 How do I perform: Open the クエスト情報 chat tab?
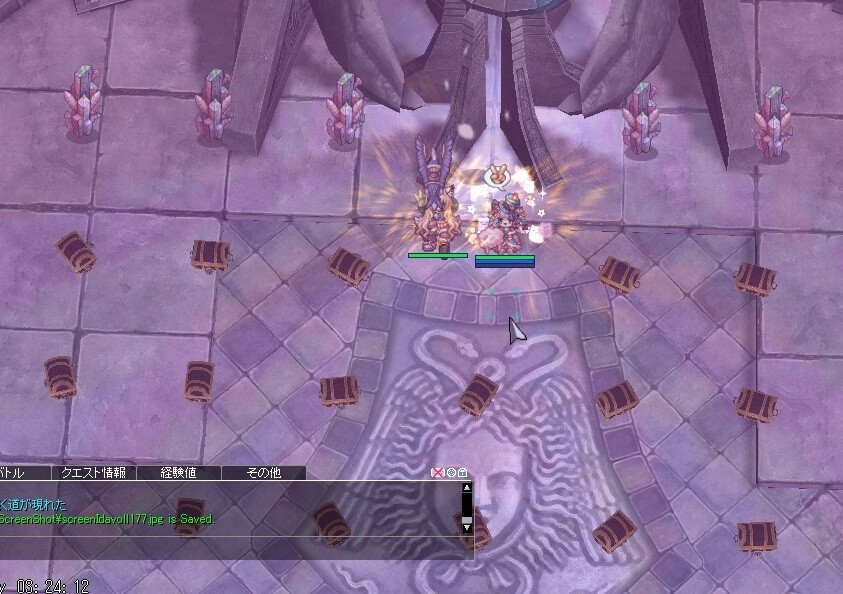tap(93, 473)
